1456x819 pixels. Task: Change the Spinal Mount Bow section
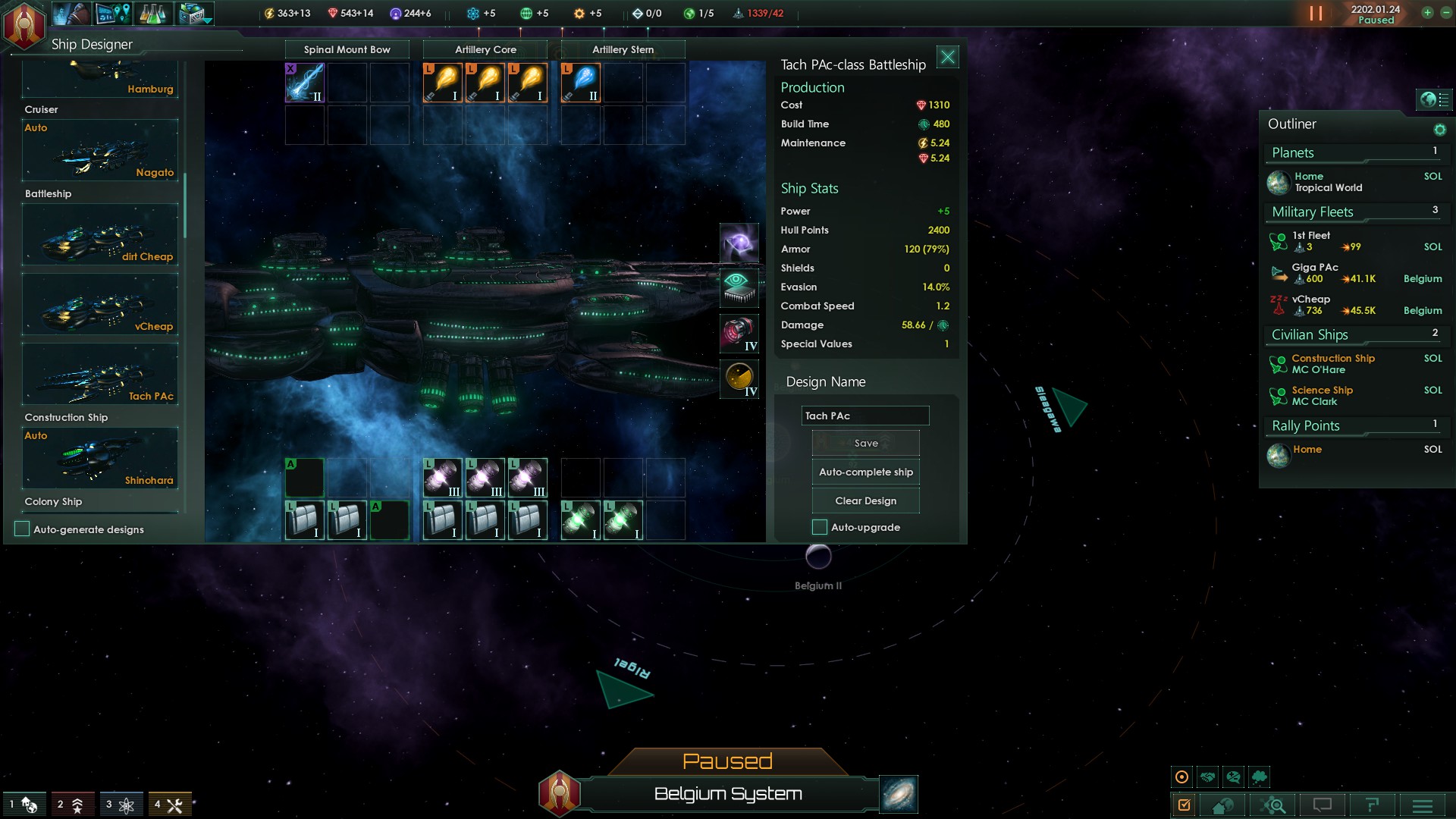coord(347,49)
